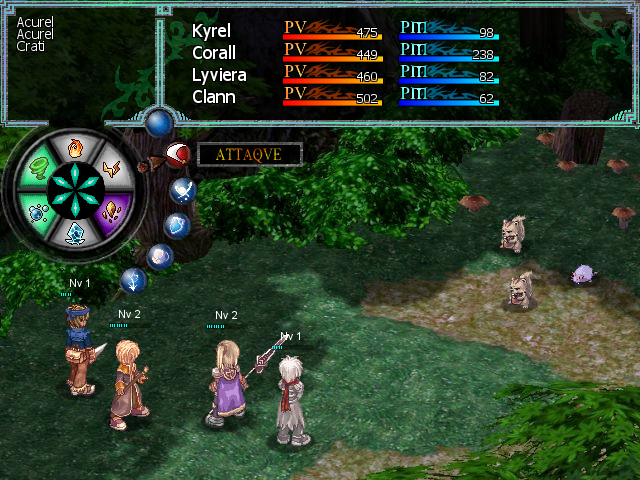Select the ice crystal element segment
The image size is (640, 480).
click(x=75, y=232)
